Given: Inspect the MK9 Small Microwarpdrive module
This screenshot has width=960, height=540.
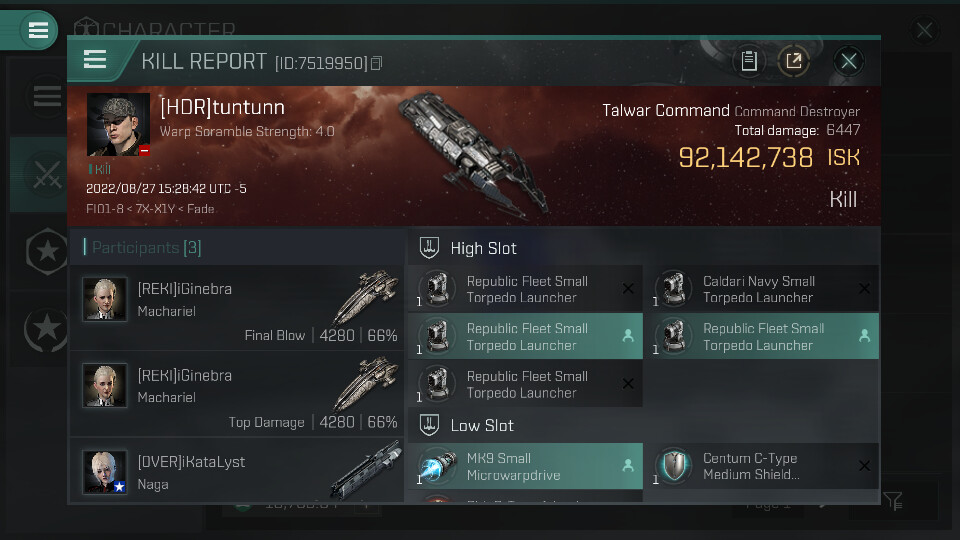Looking at the screenshot, I should click(525, 466).
